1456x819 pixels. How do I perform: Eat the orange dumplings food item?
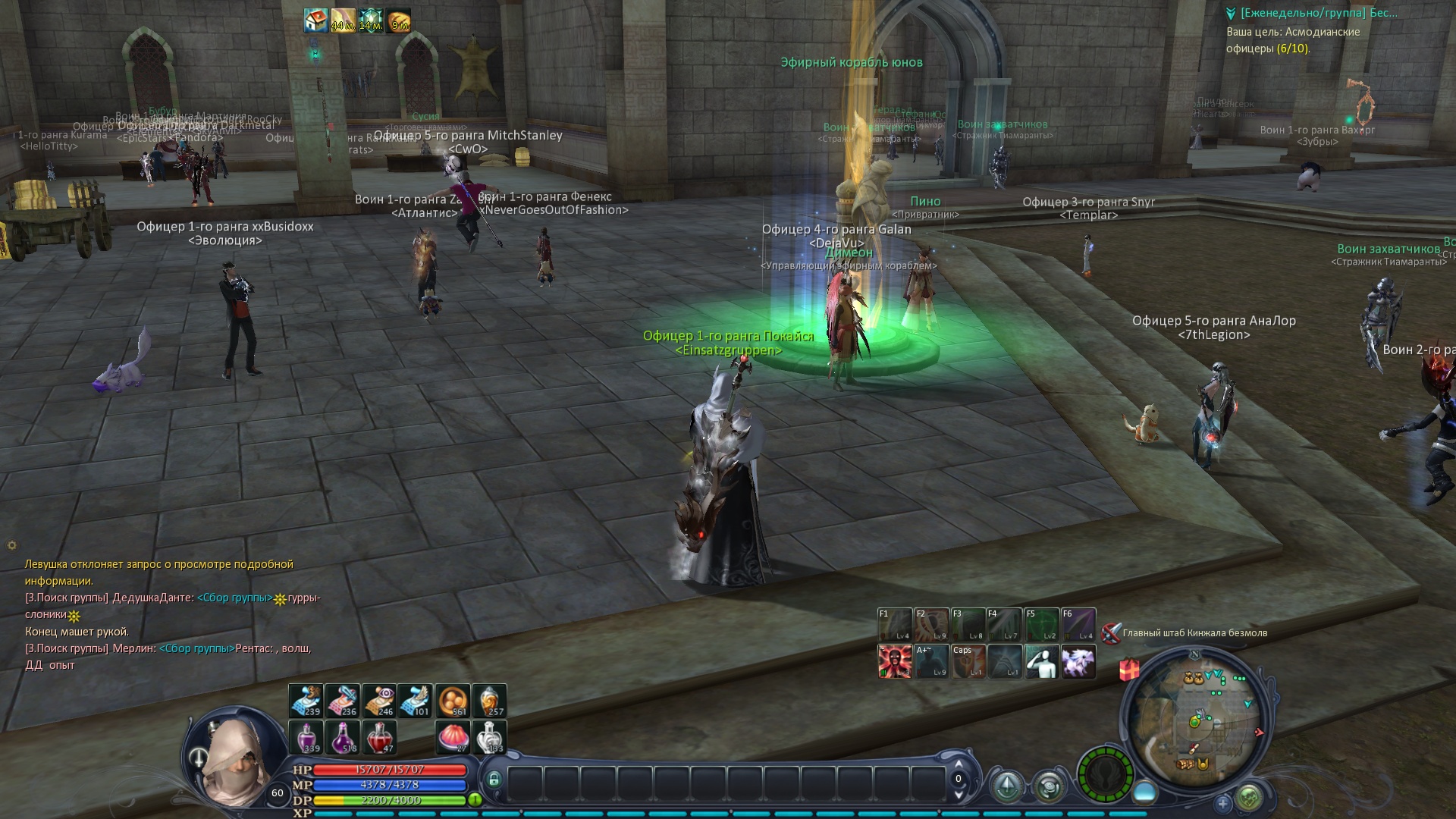(x=453, y=701)
